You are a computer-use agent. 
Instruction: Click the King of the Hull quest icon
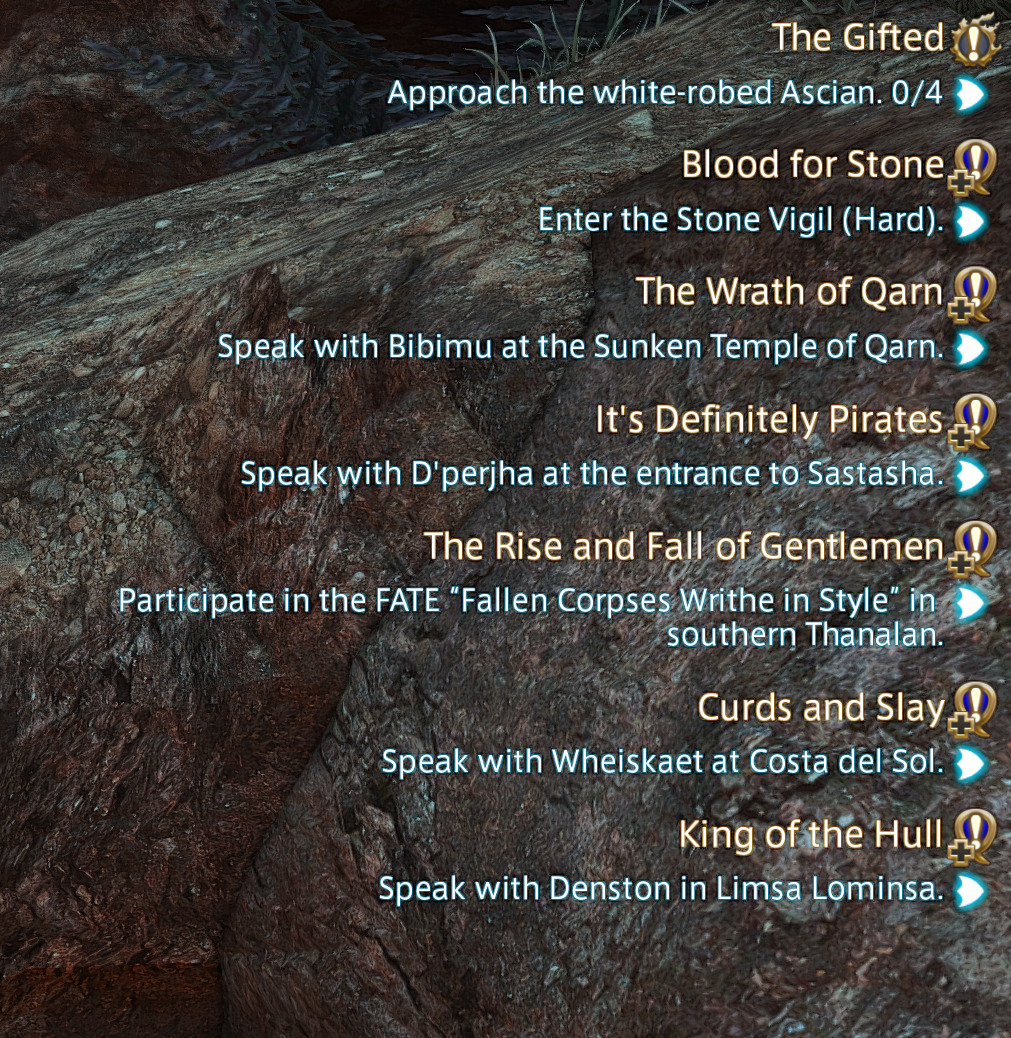[x=971, y=837]
